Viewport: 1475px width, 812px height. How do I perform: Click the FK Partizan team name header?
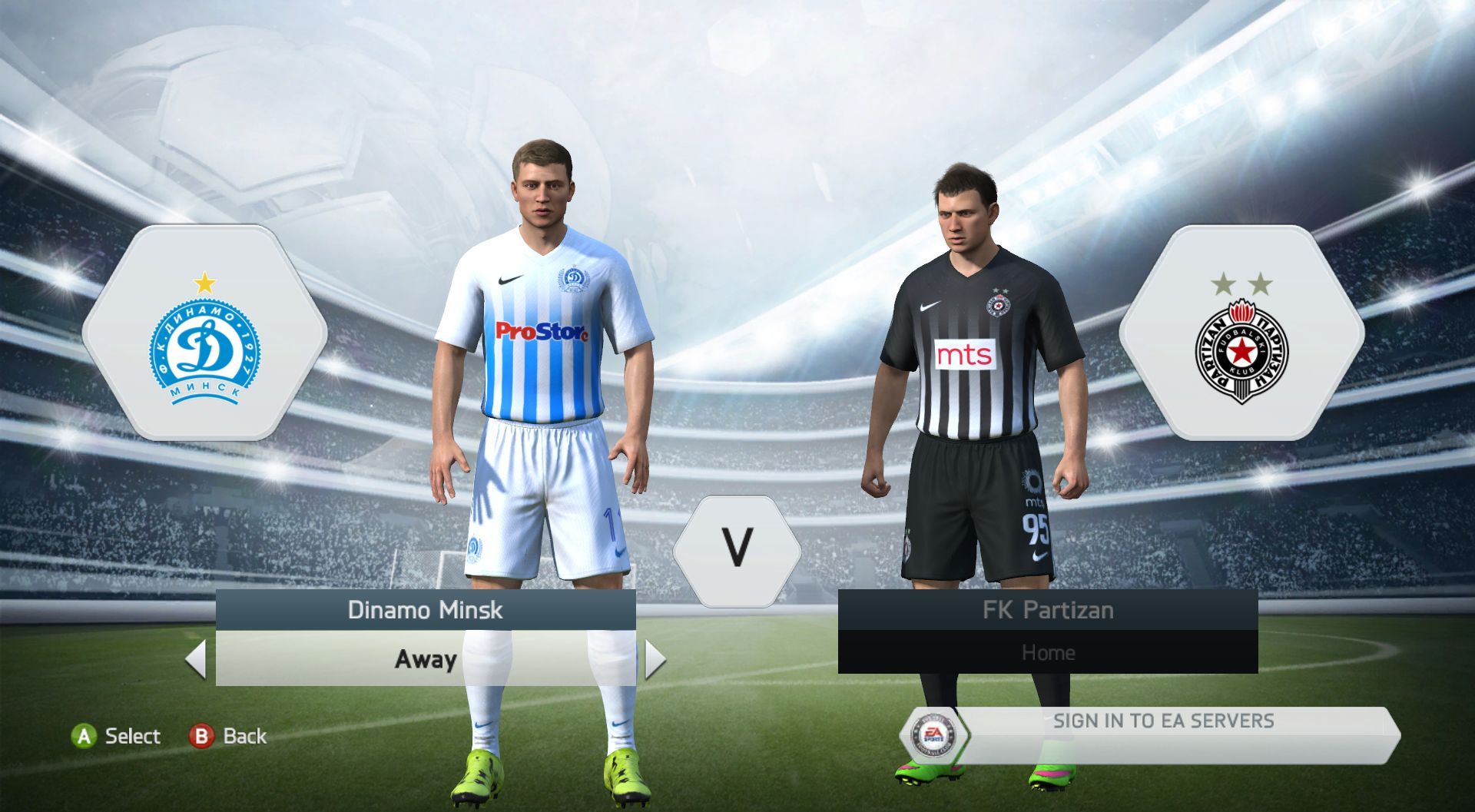click(x=1048, y=610)
